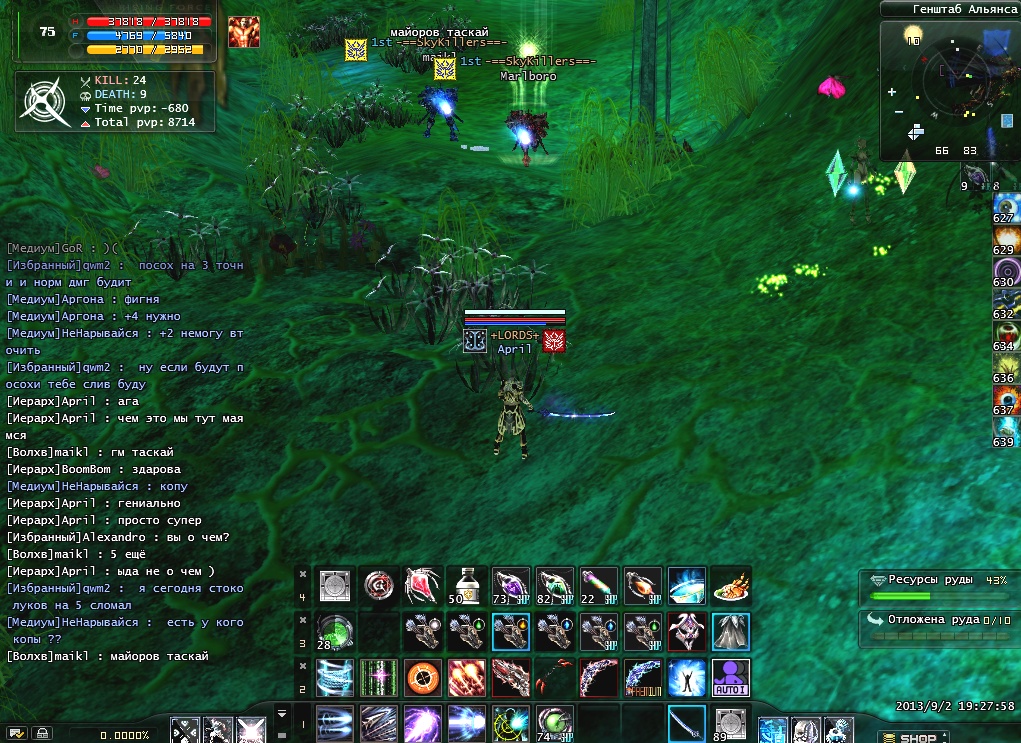
Task: Activate the glowing figure buff skill
Action: click(x=686, y=677)
